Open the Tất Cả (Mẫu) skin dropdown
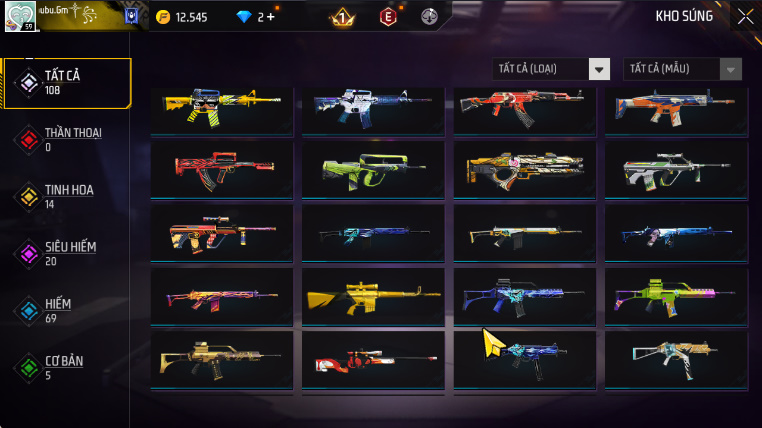 point(683,69)
